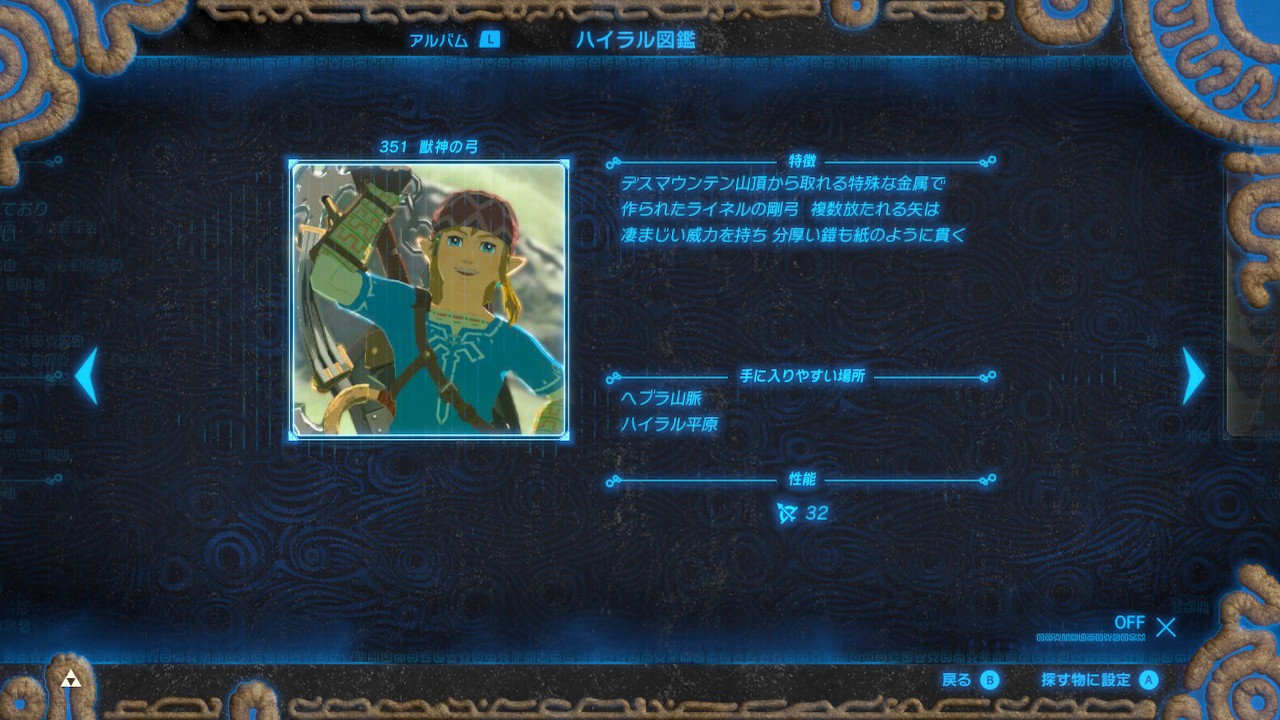Toggle the OFF tracking indicator to ON
The height and width of the screenshot is (720, 1280).
1129,622
